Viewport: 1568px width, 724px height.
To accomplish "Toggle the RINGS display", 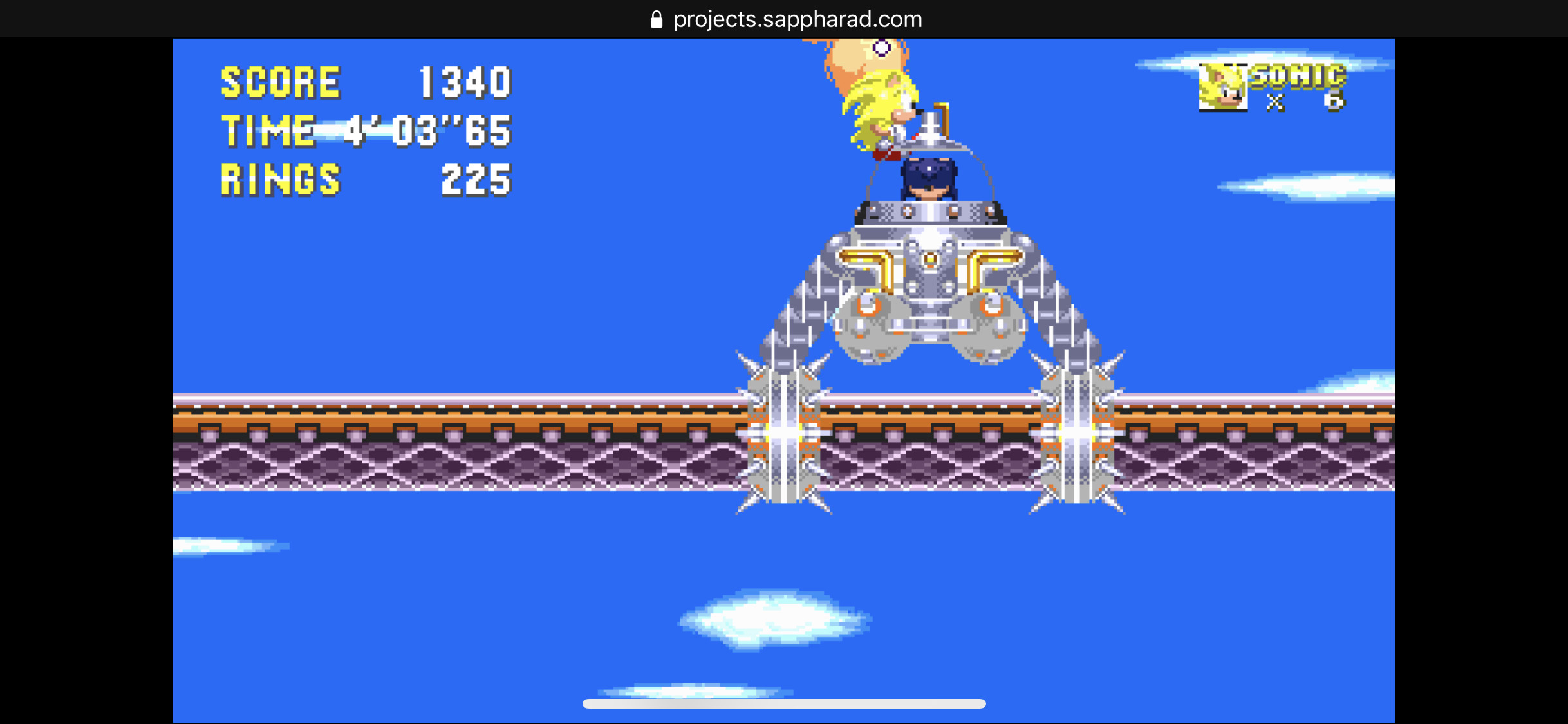I will [280, 180].
